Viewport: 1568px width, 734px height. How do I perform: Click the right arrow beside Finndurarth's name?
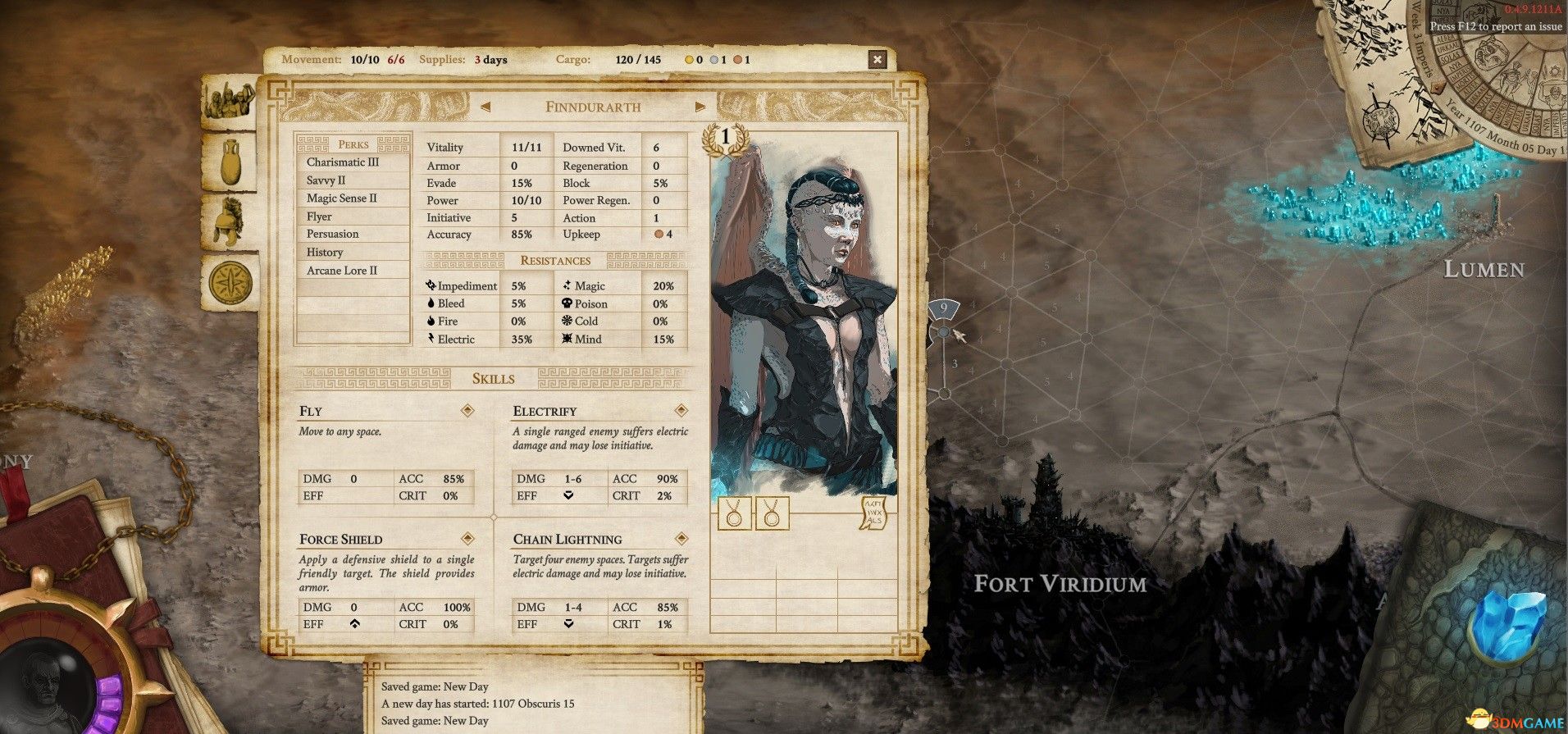(x=700, y=107)
